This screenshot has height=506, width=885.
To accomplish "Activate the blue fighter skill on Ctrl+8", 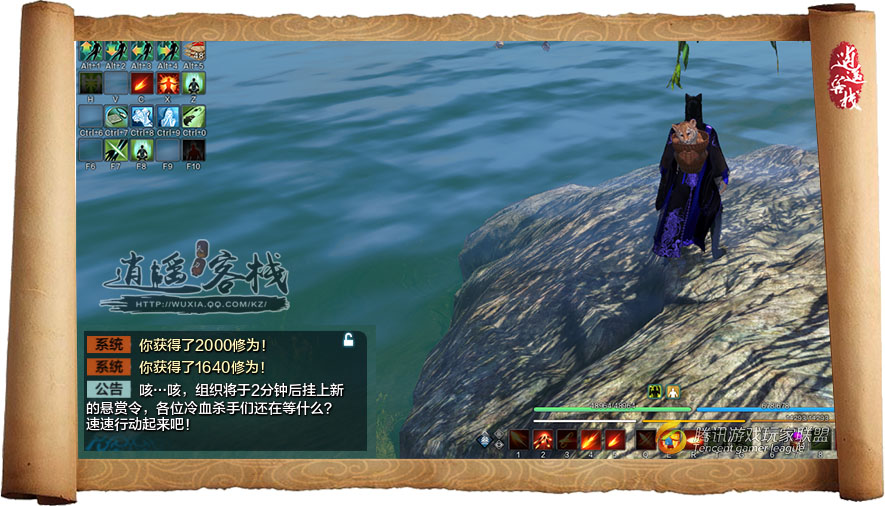I will 143,116.
